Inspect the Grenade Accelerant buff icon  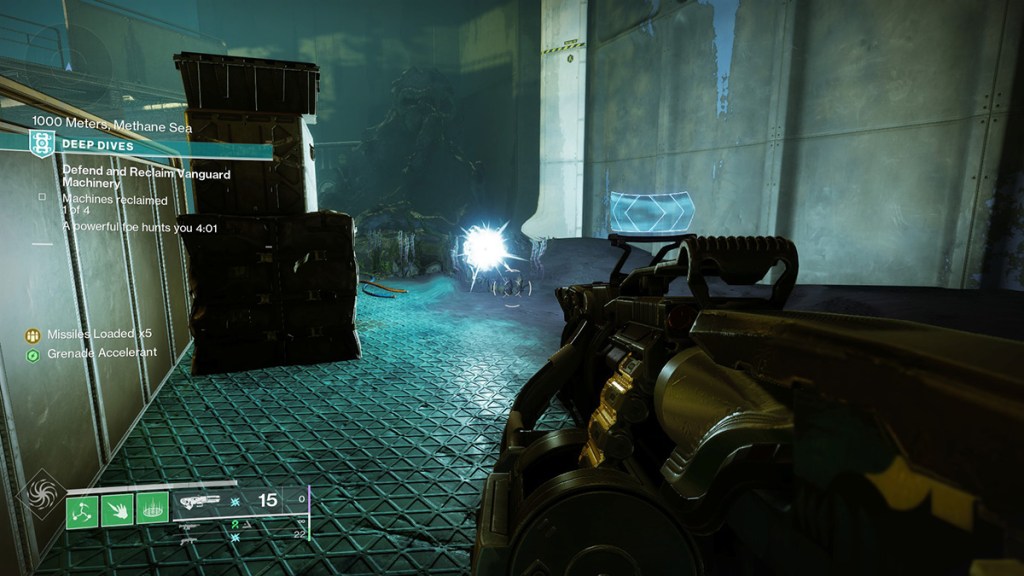(x=33, y=354)
